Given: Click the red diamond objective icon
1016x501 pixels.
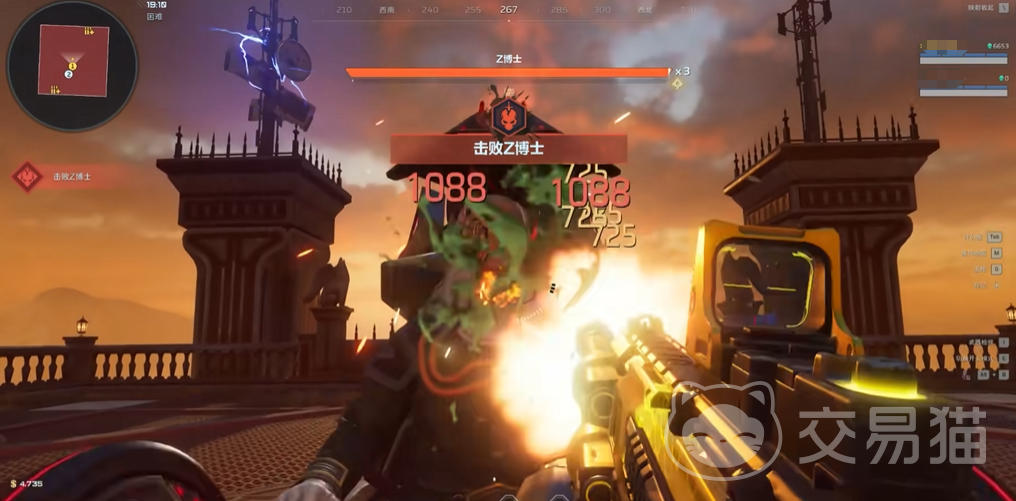Looking at the screenshot, I should [x=27, y=177].
